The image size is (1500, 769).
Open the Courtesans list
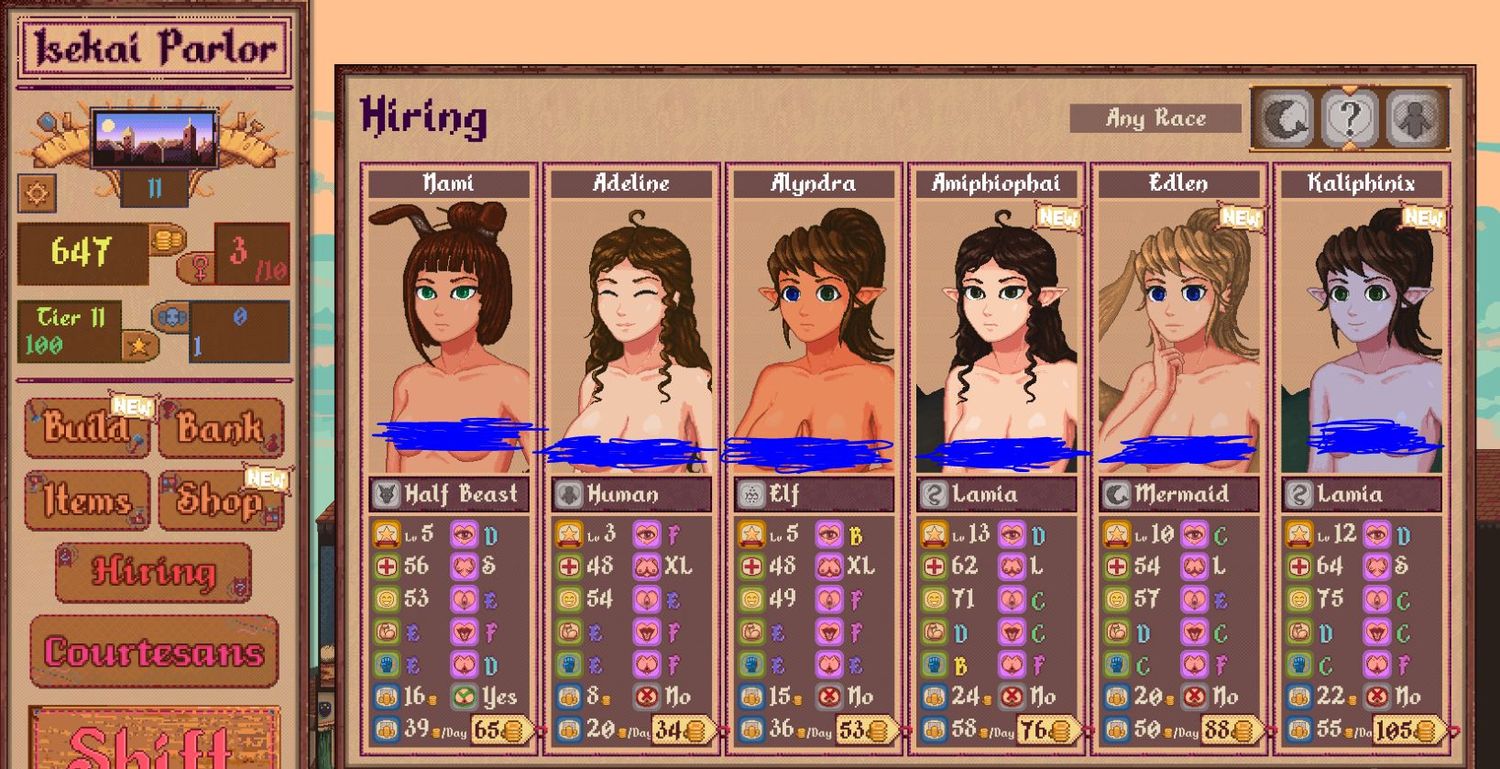154,652
